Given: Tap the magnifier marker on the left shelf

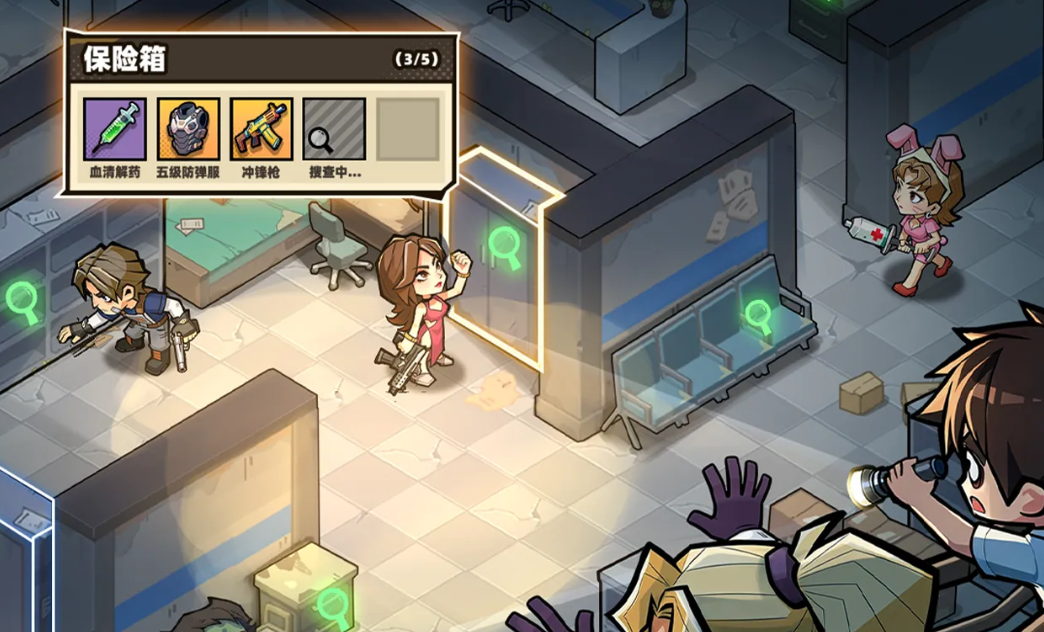Looking at the screenshot, I should click(21, 300).
